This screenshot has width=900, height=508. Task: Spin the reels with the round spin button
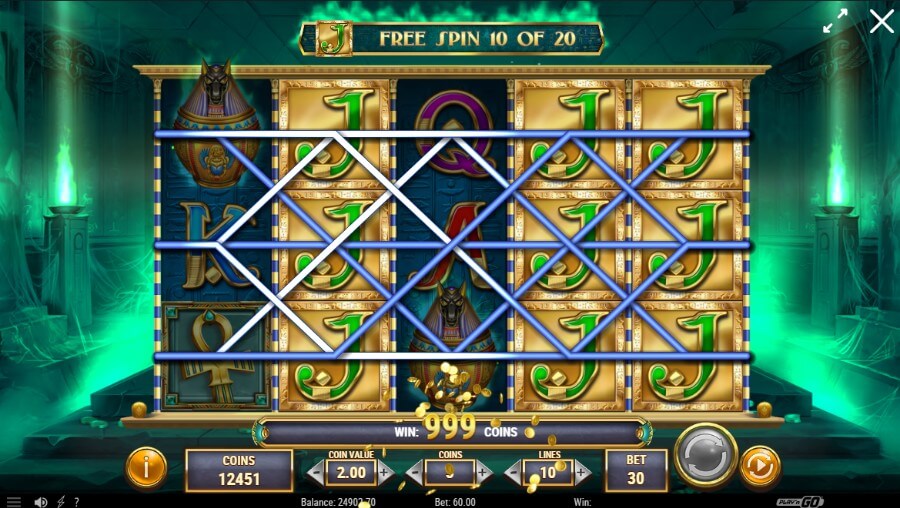(x=705, y=458)
